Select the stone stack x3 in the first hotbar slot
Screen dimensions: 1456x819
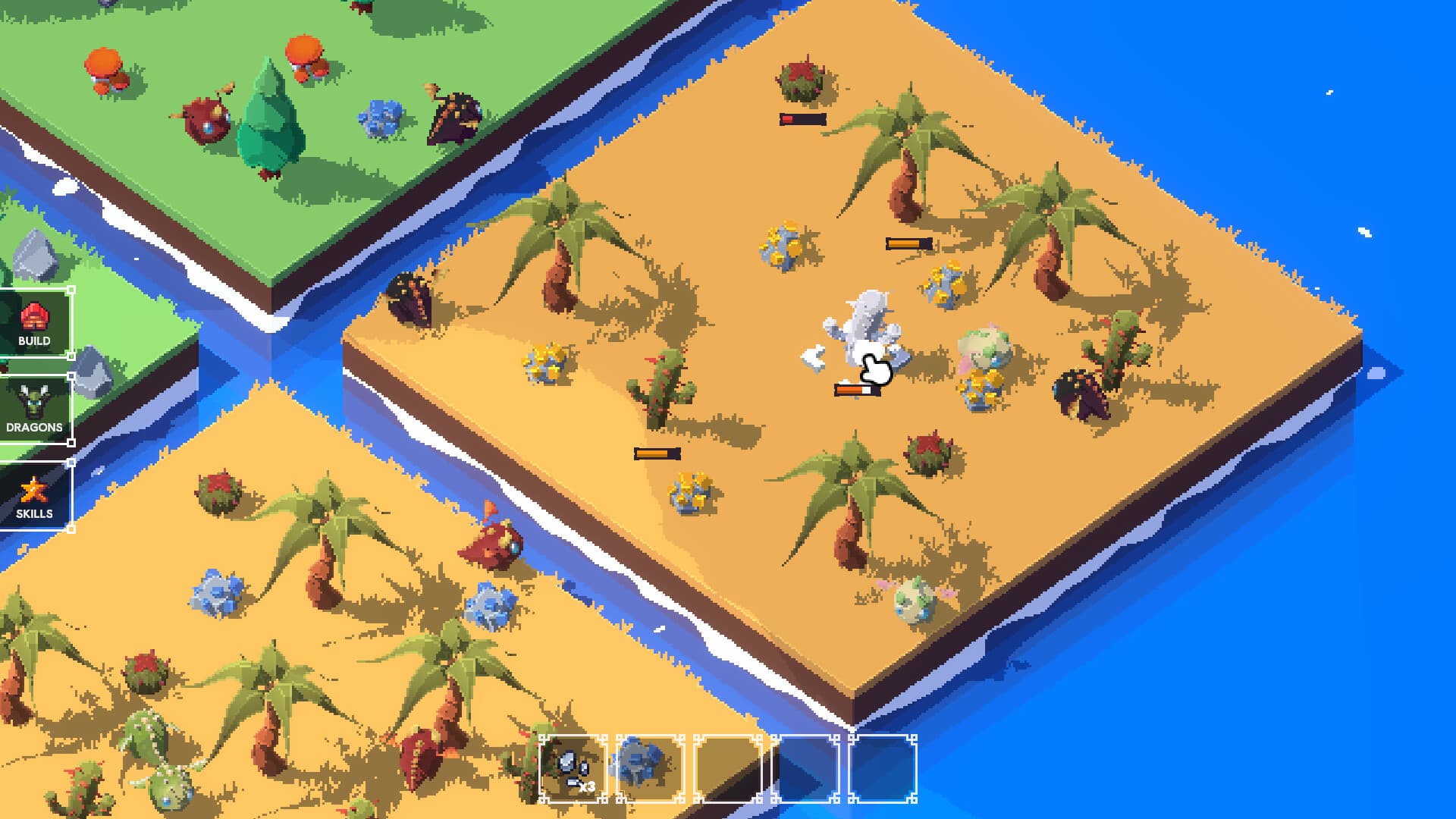point(573,766)
